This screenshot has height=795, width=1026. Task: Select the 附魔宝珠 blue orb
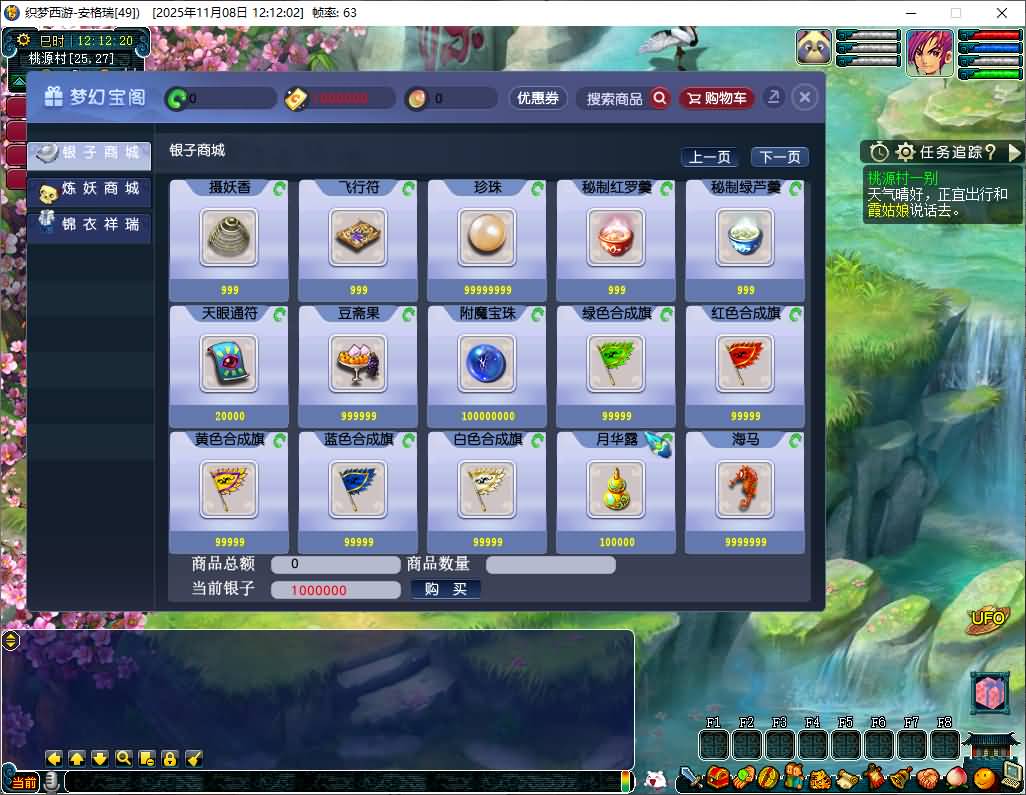pos(487,363)
